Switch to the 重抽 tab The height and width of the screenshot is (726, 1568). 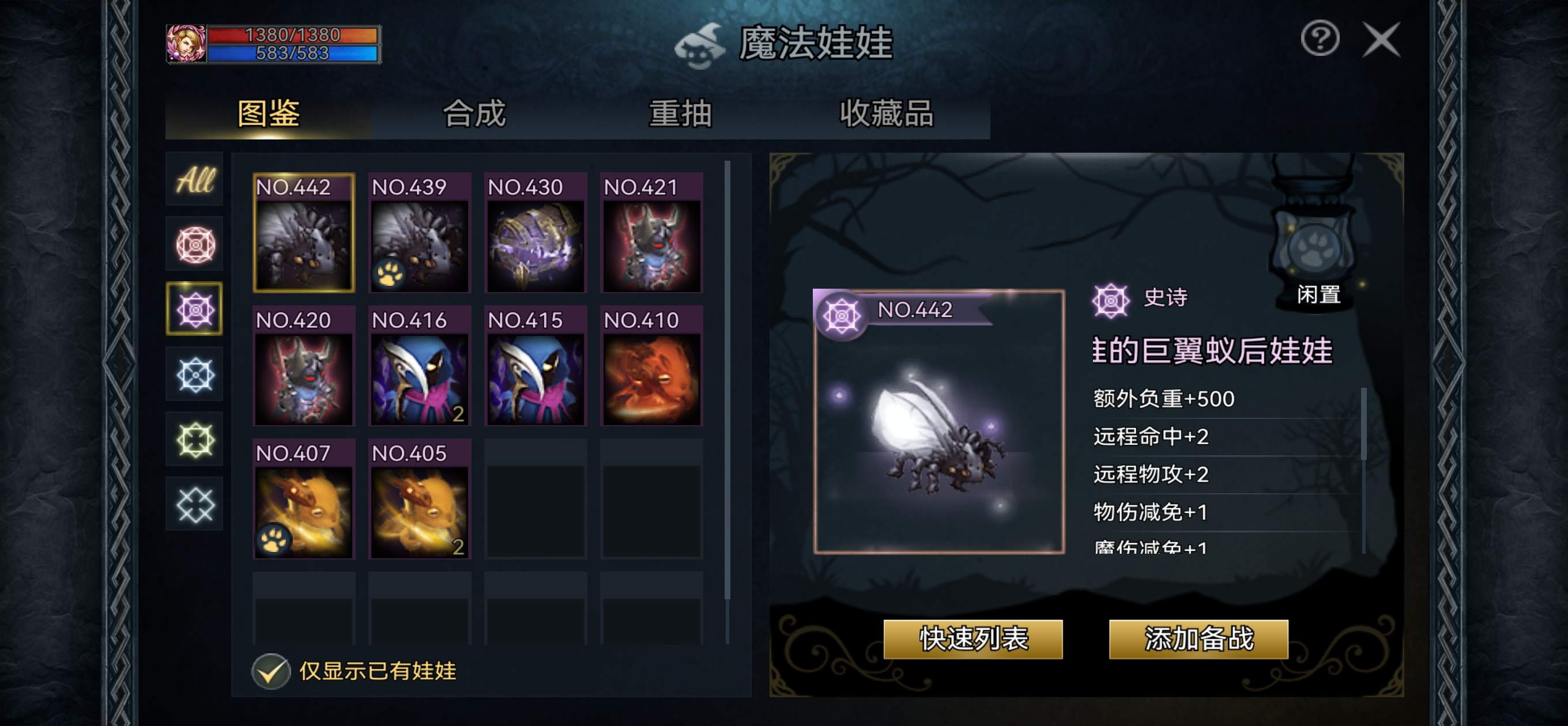tap(680, 116)
